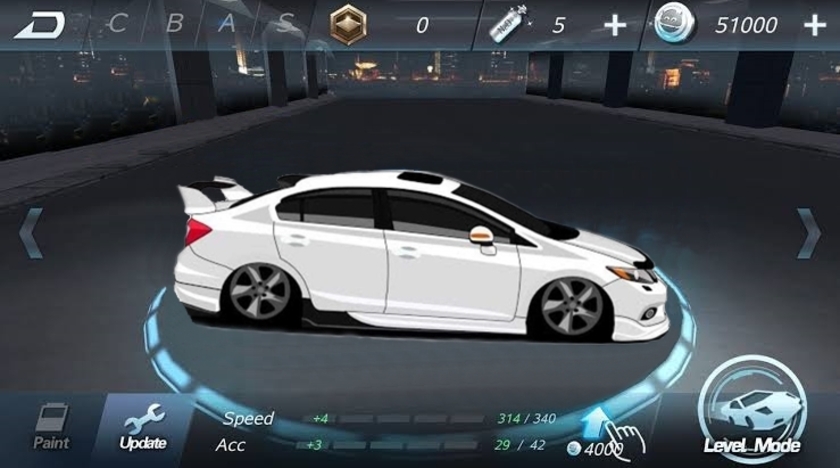Show next car with right arrow
840x468 pixels.
808,233
